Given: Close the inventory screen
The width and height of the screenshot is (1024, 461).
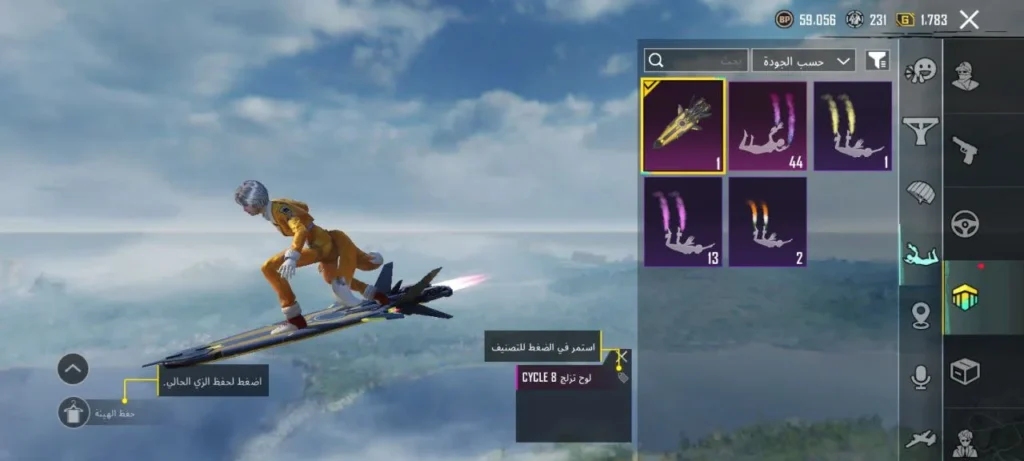Looking at the screenshot, I should (968, 19).
